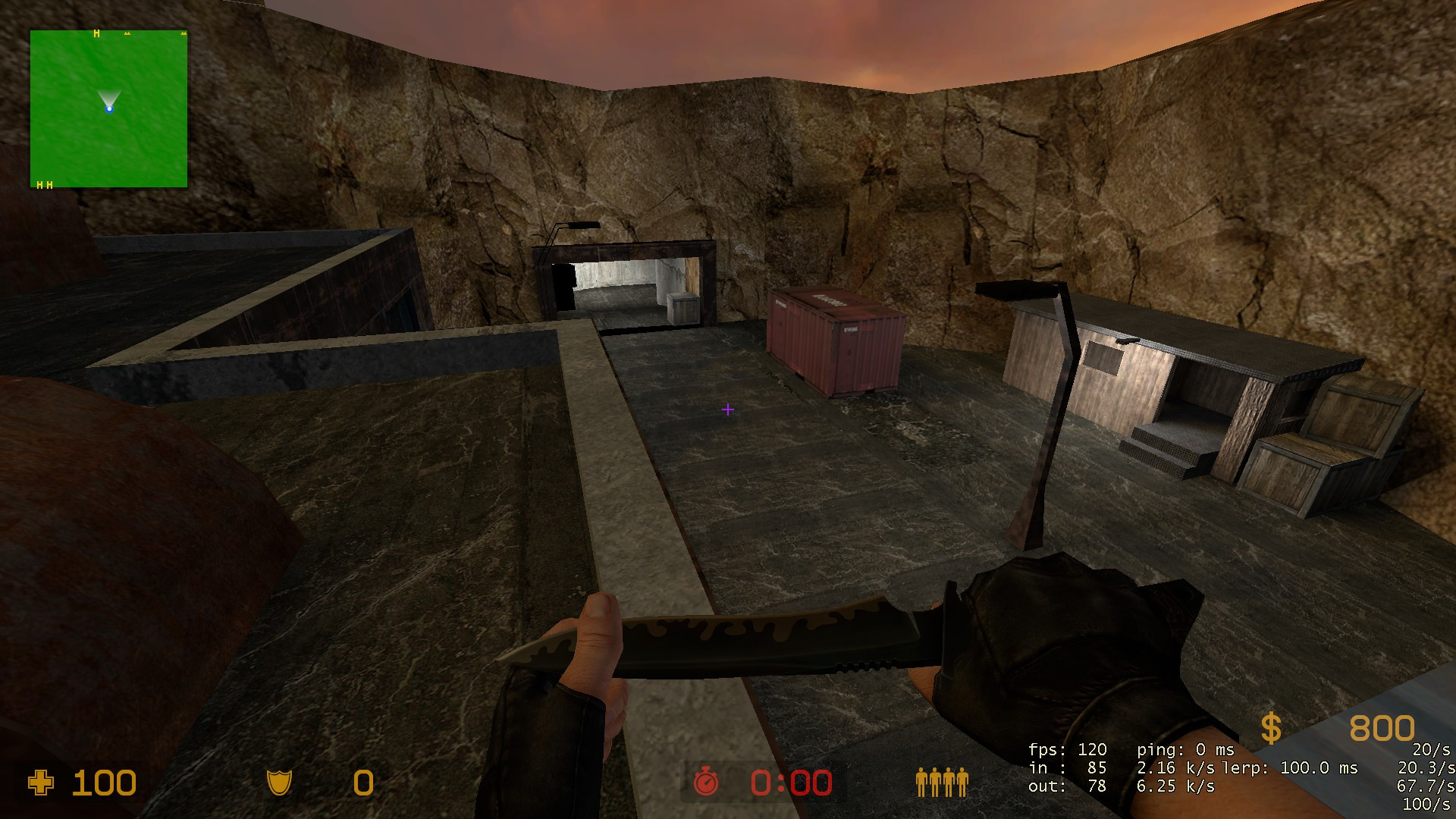
Task: Click the red stopwatch timer icon
Action: click(x=705, y=782)
